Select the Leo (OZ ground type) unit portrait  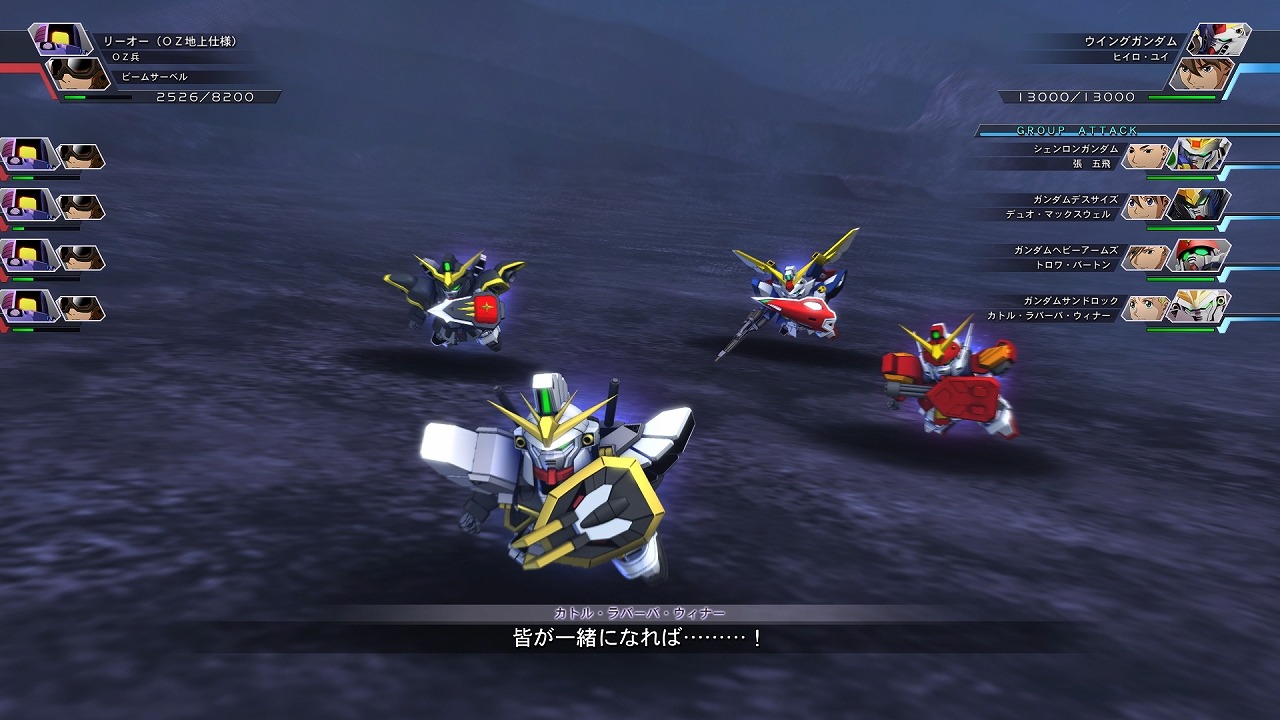coord(61,40)
